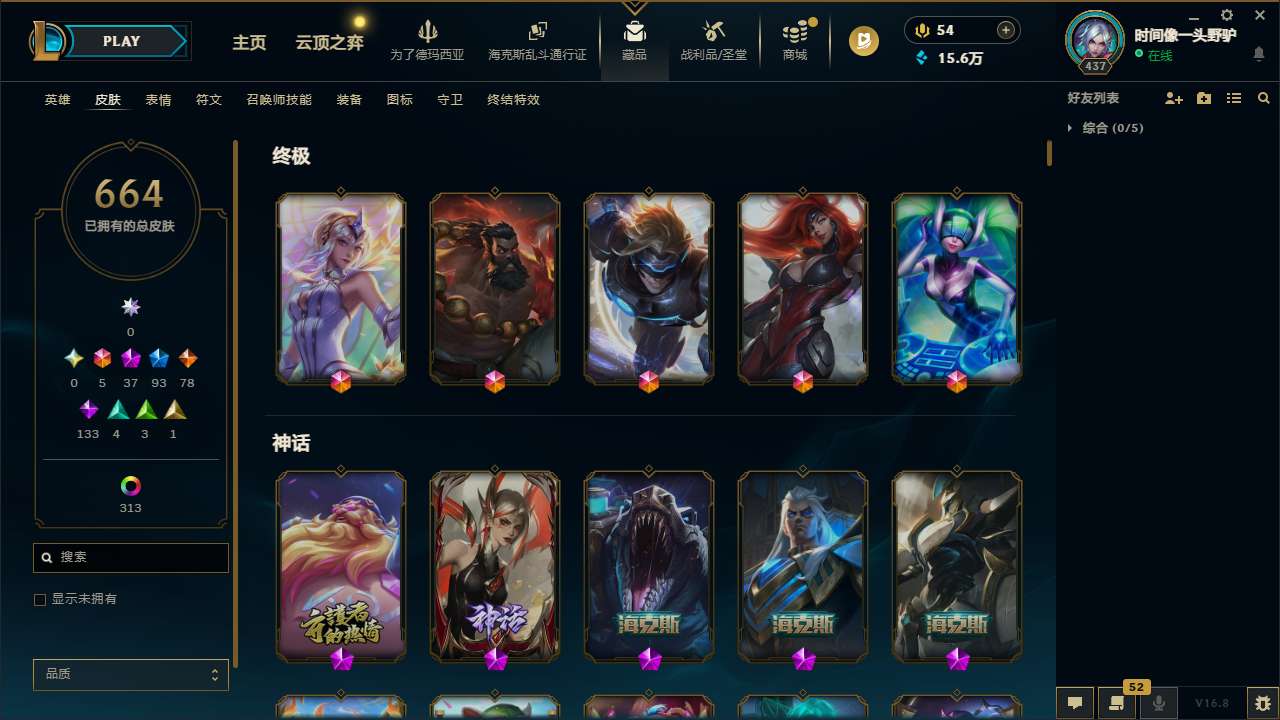Screen dimensions: 1280x720
Task: Switch to the 表情 tab
Action: tap(158, 100)
